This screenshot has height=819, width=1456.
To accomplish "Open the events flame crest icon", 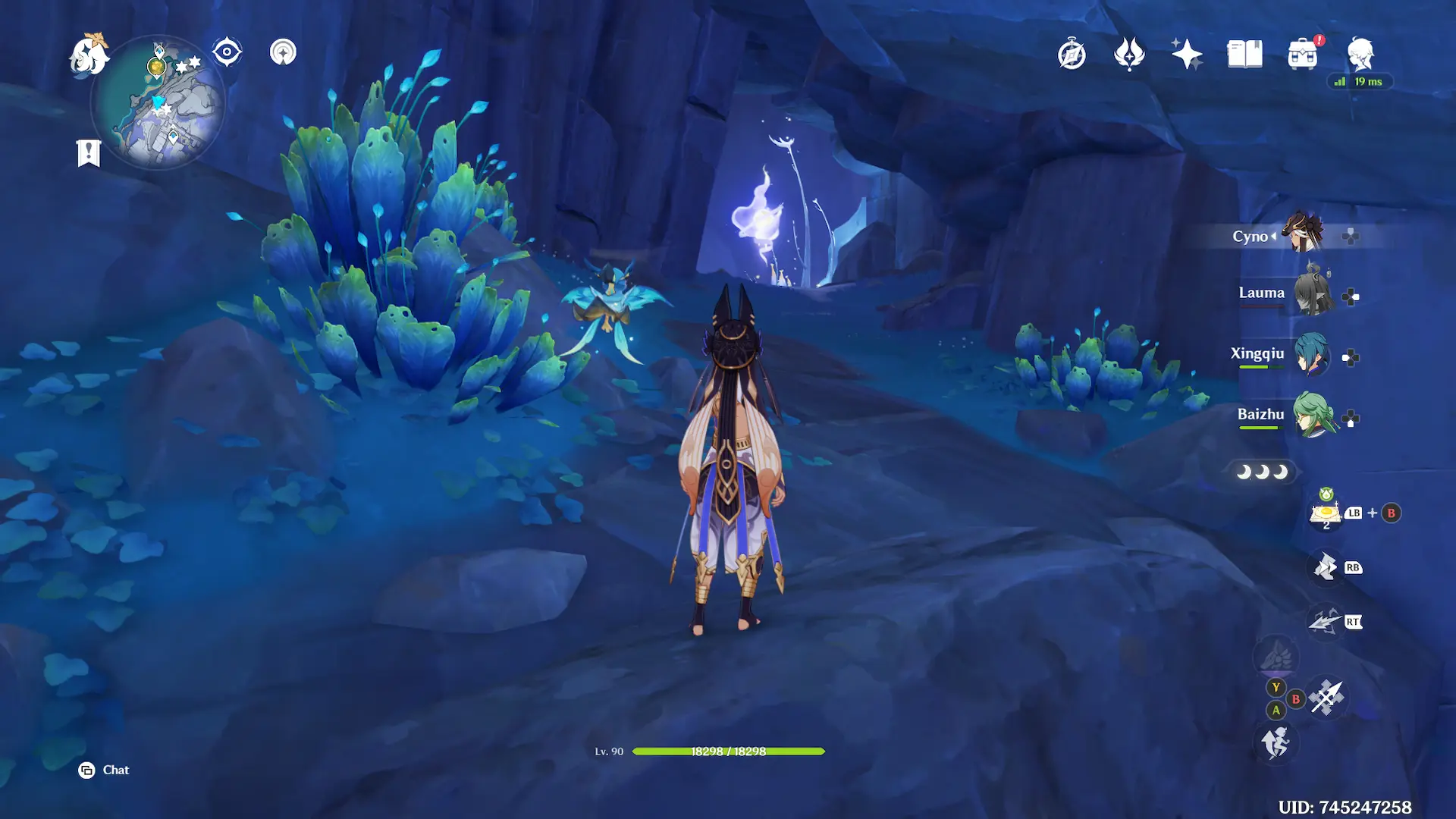I will pos(1129,55).
